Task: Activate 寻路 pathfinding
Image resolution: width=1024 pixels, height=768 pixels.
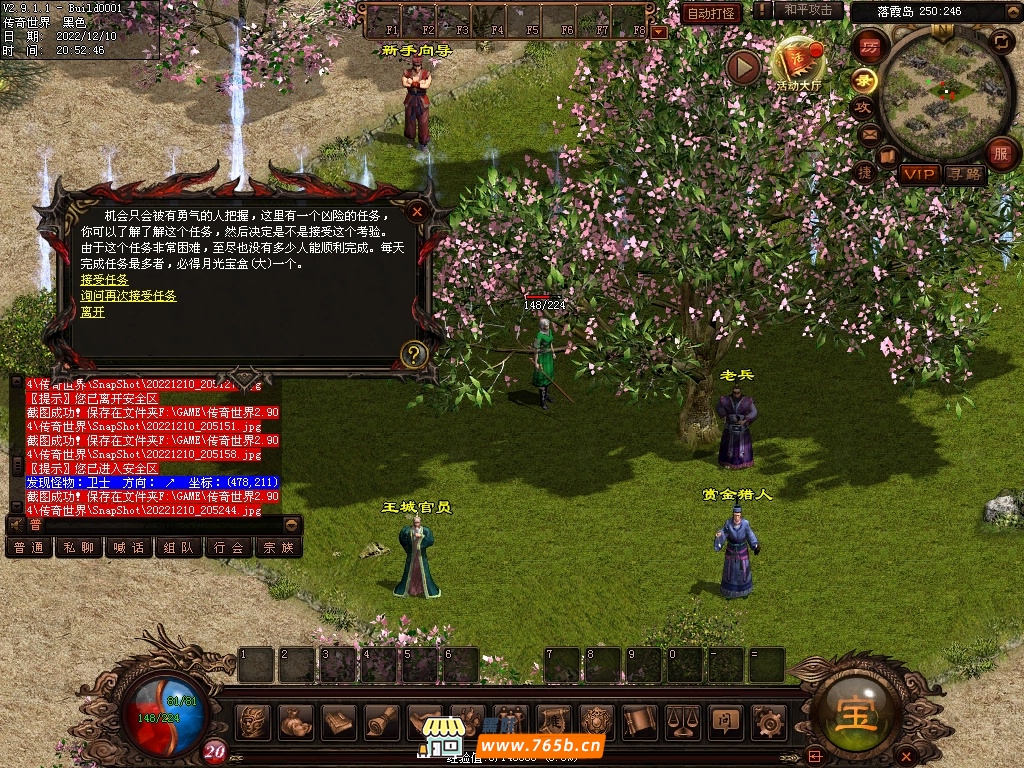Action: coord(965,174)
